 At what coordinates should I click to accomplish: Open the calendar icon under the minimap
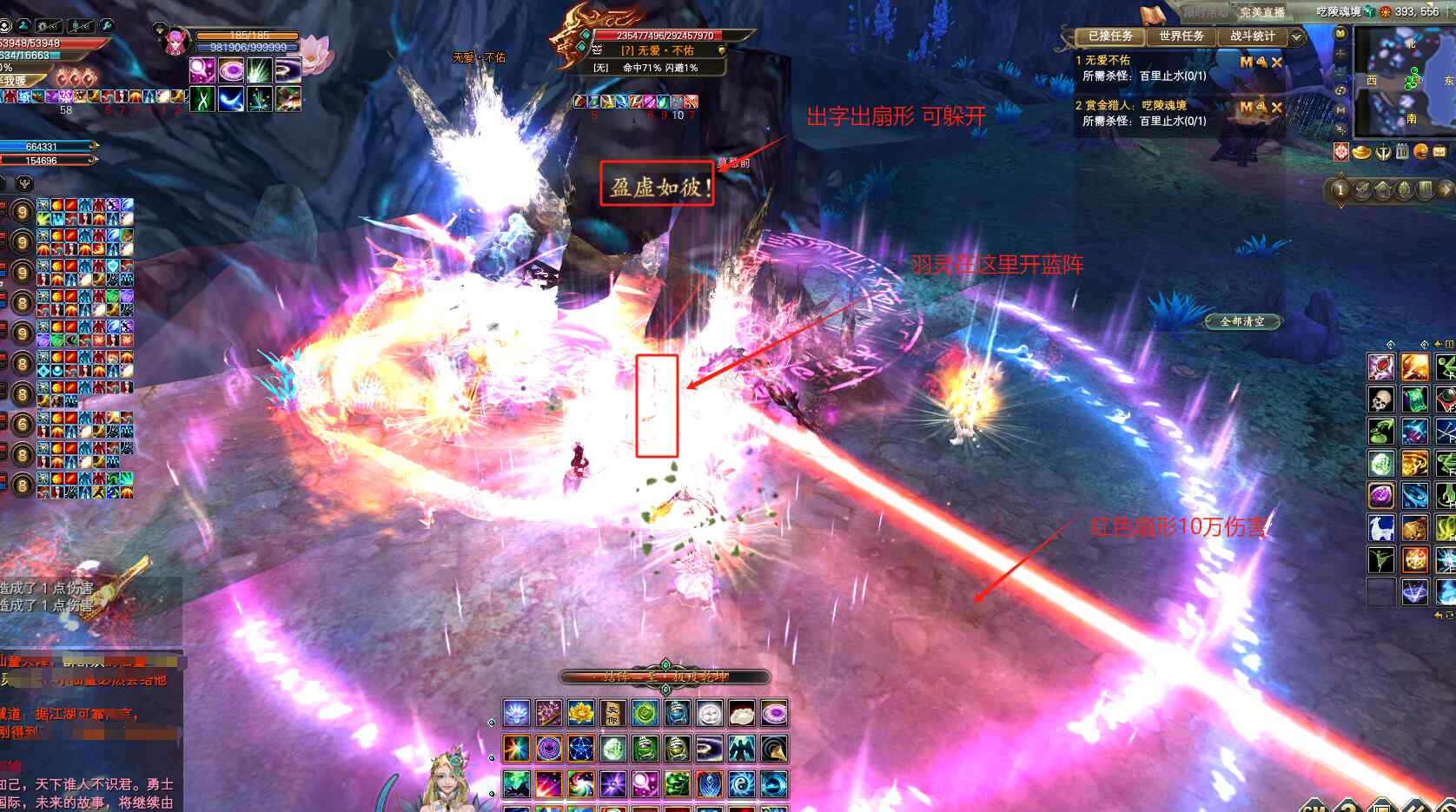tap(1401, 152)
